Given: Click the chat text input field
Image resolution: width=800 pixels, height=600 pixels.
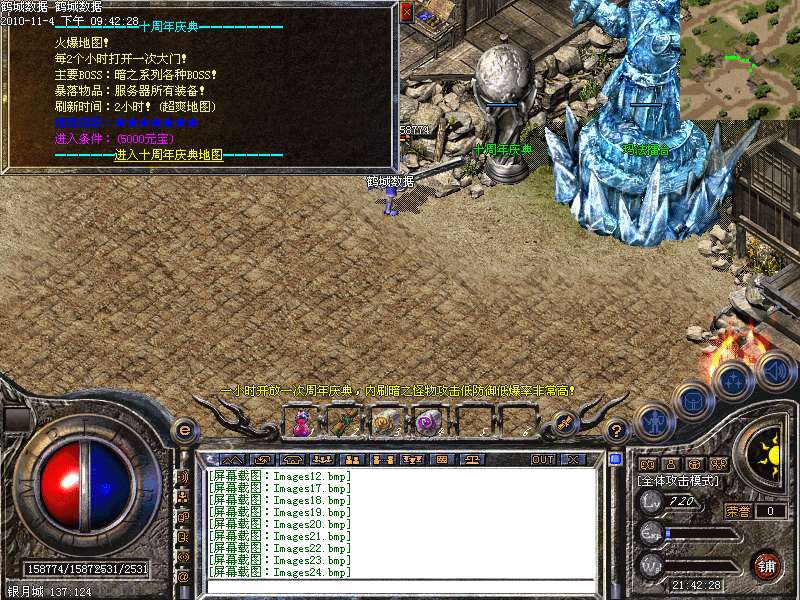Looking at the screenshot, I should tap(400, 586).
